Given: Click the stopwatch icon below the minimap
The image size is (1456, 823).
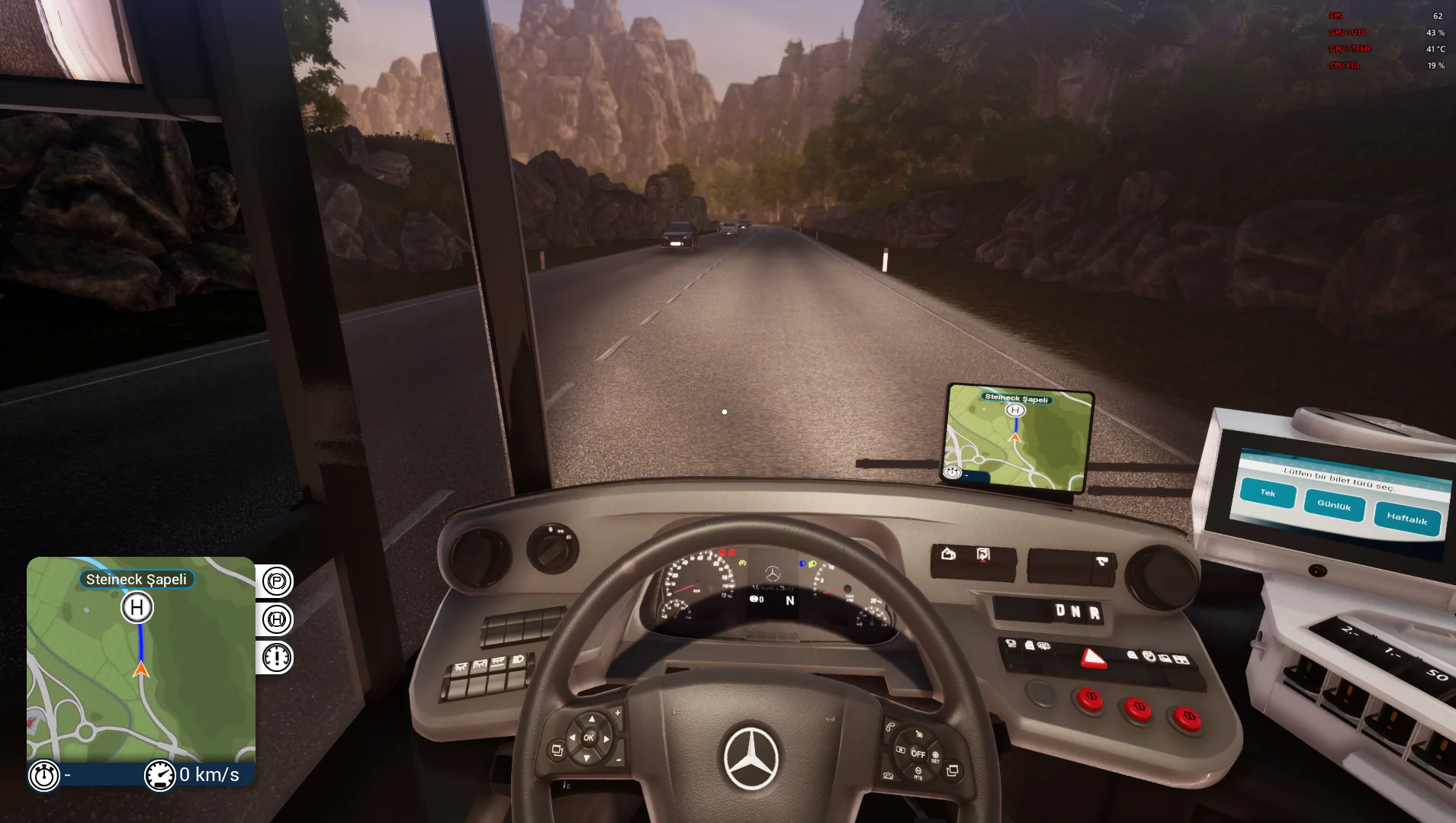Looking at the screenshot, I should click(44, 776).
